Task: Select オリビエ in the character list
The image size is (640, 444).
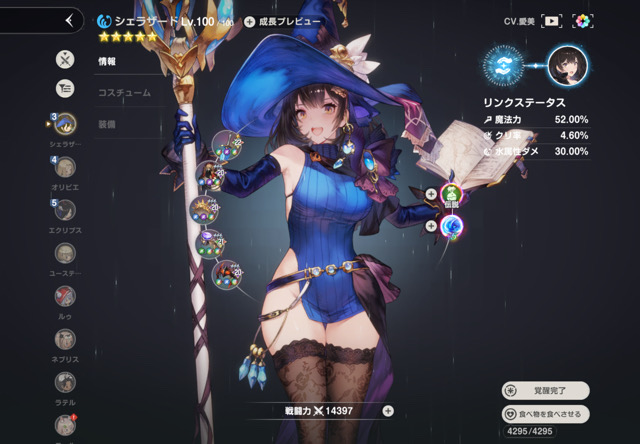Action: coord(65,167)
